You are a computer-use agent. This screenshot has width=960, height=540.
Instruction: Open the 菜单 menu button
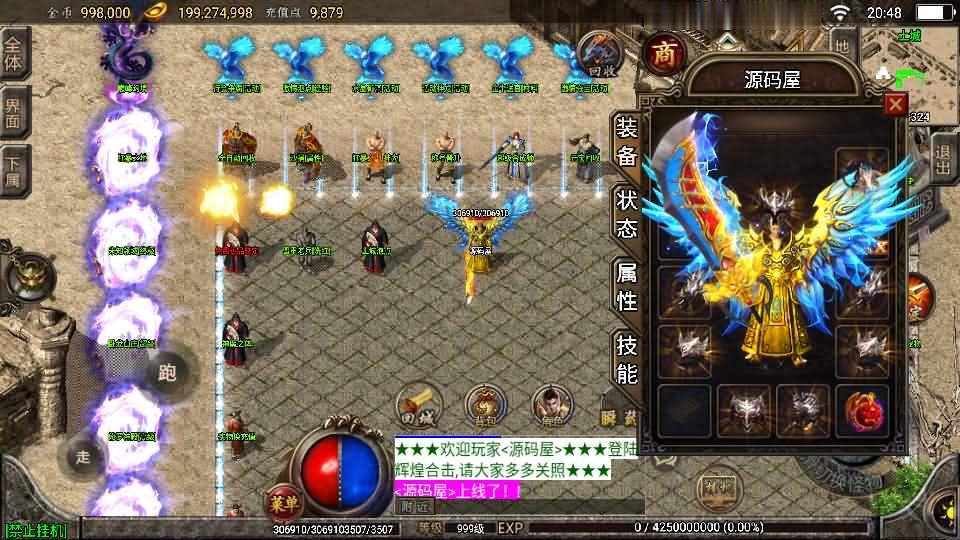[282, 500]
